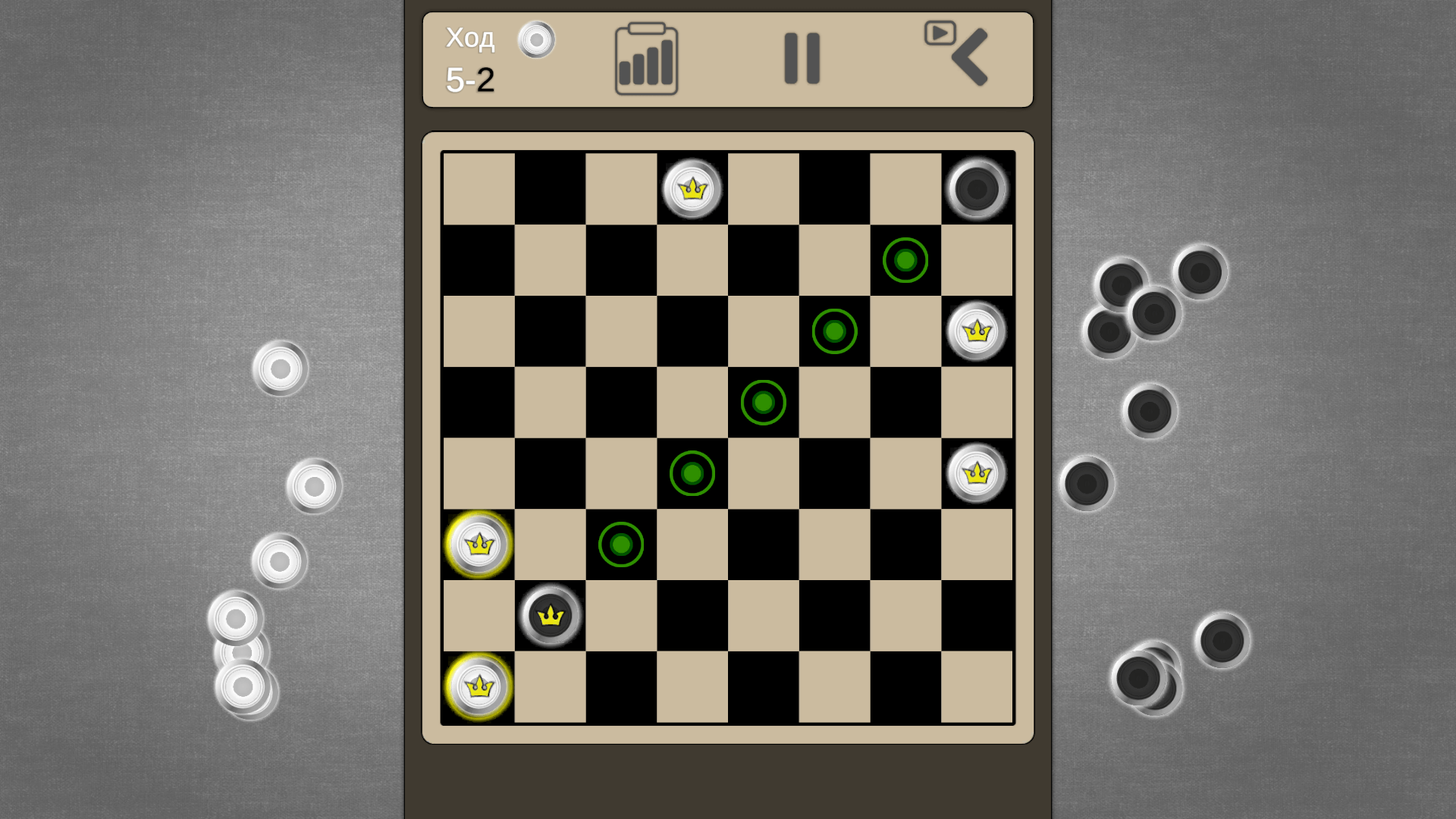The width and height of the screenshot is (1456, 819).
Task: Click the white king on the top row
Action: [x=692, y=189]
